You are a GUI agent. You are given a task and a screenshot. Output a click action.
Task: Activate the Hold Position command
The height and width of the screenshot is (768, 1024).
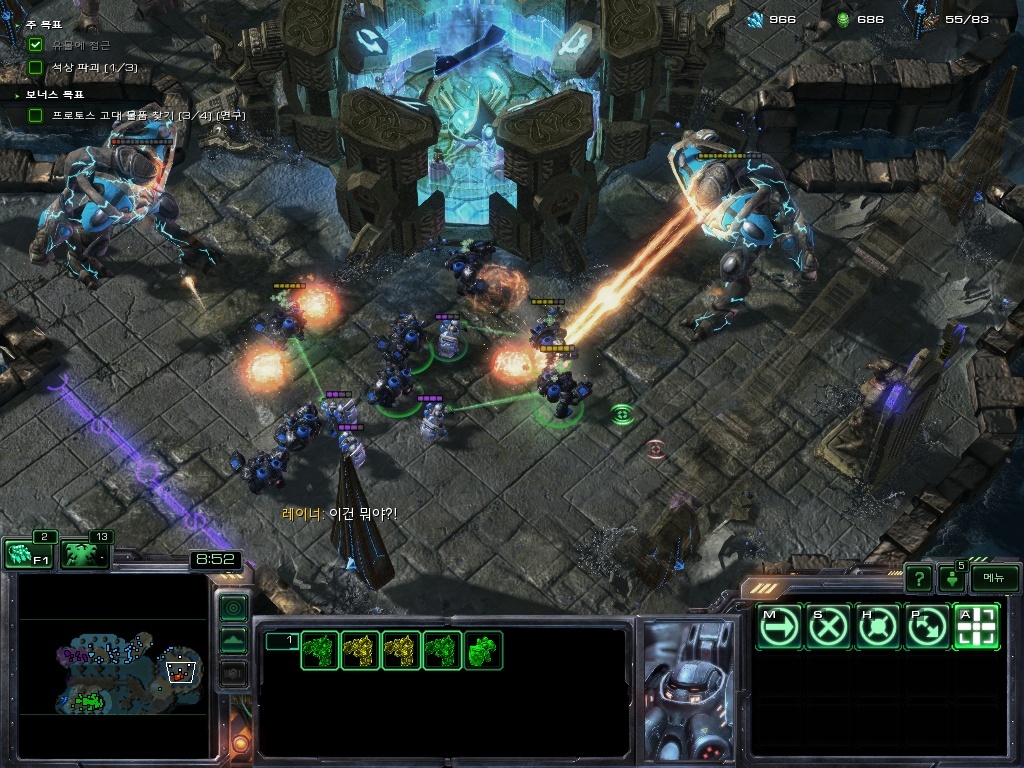tap(878, 627)
